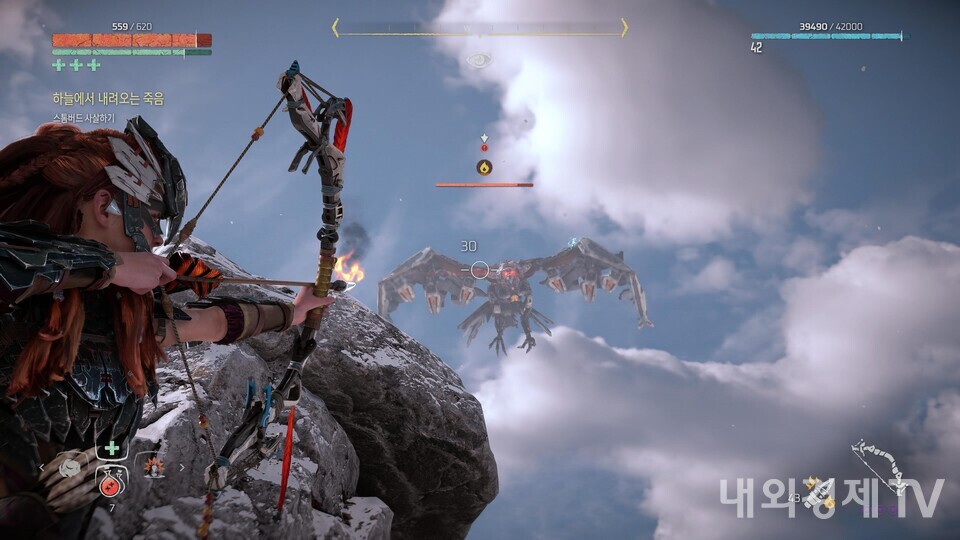Click the compass bar at the top
Viewport: 960px width, 540px height.
click(480, 28)
